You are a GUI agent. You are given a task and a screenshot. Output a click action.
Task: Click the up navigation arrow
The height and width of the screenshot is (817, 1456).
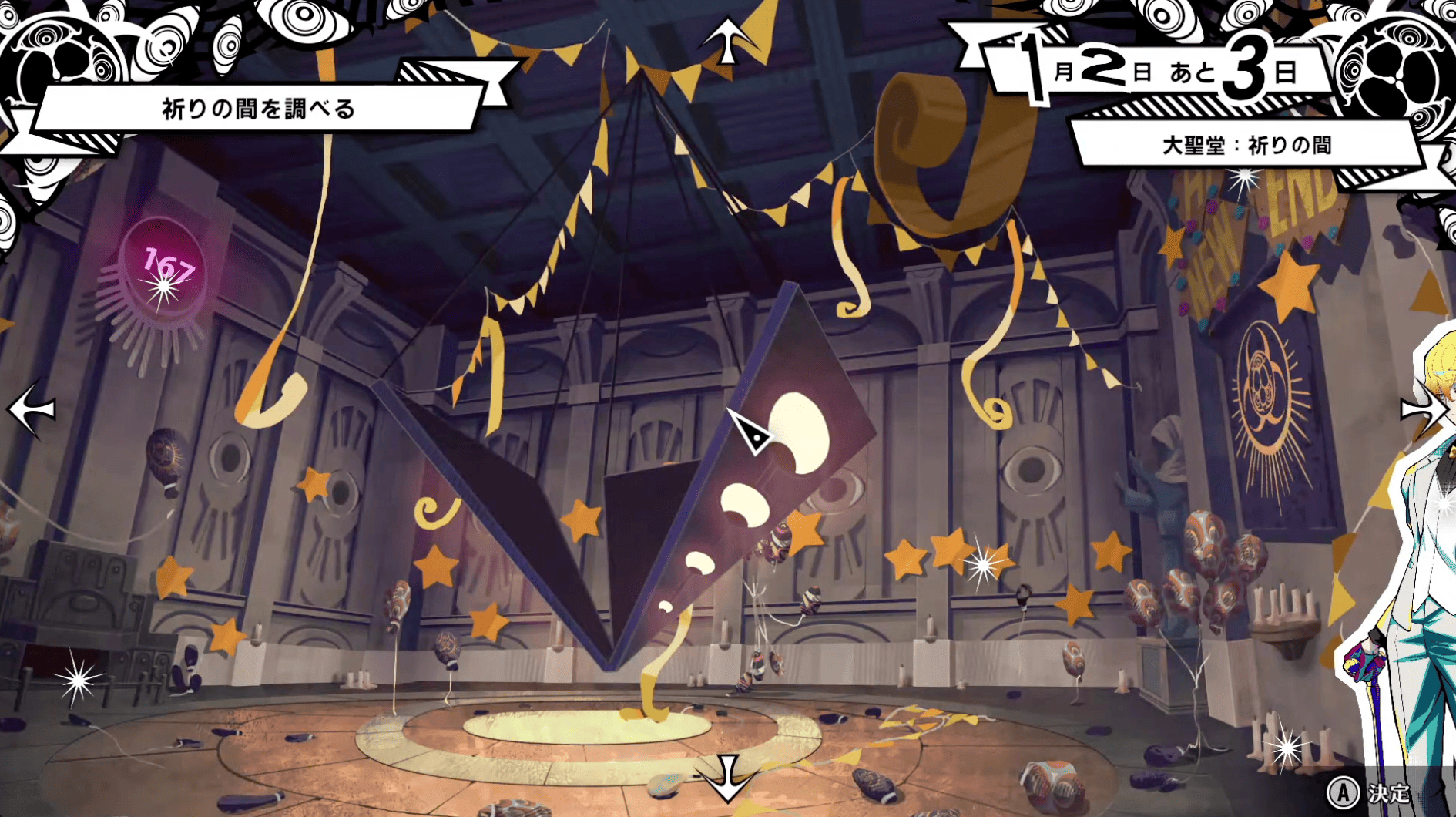[728, 40]
